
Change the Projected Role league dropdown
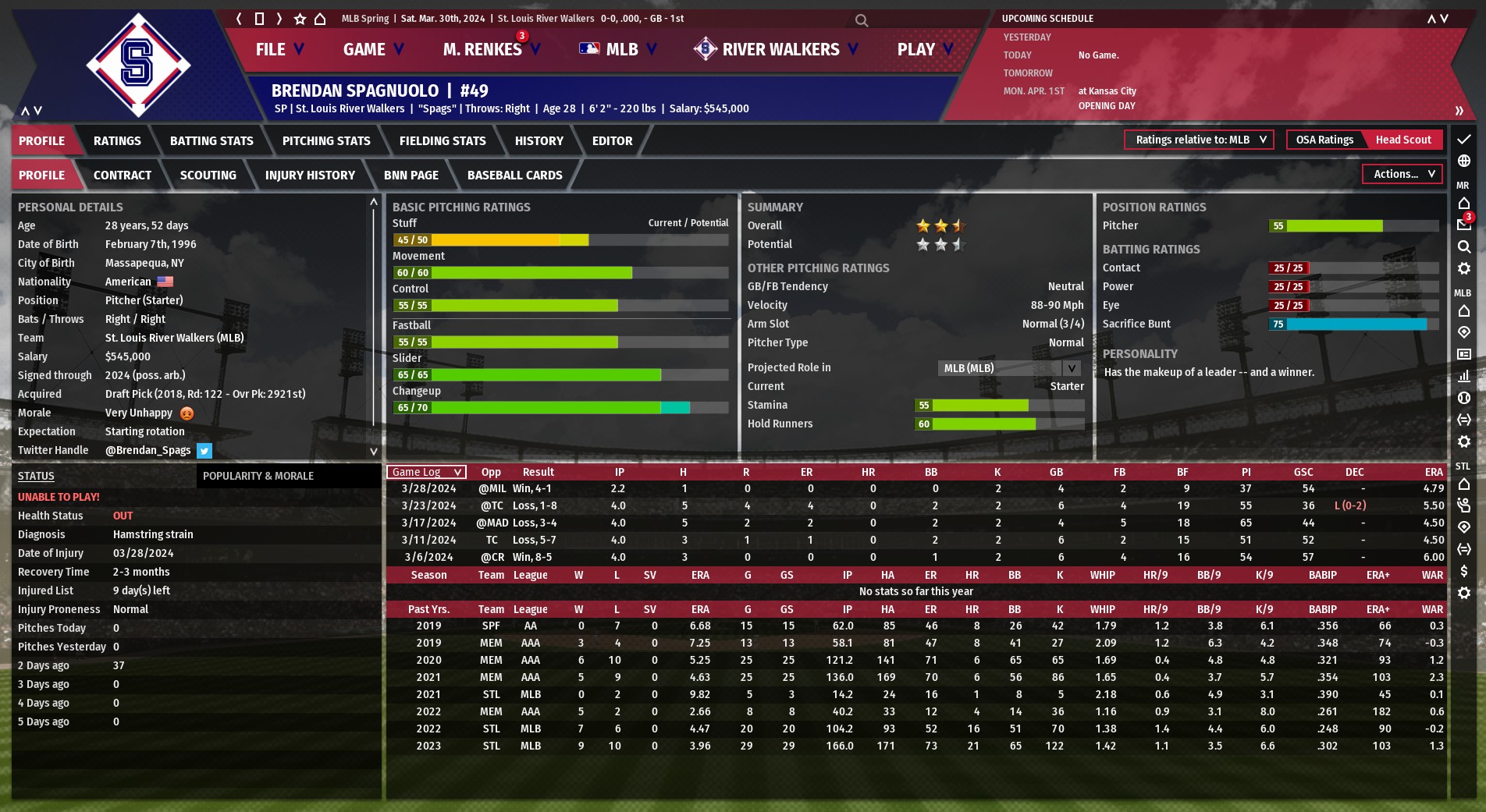point(1009,368)
